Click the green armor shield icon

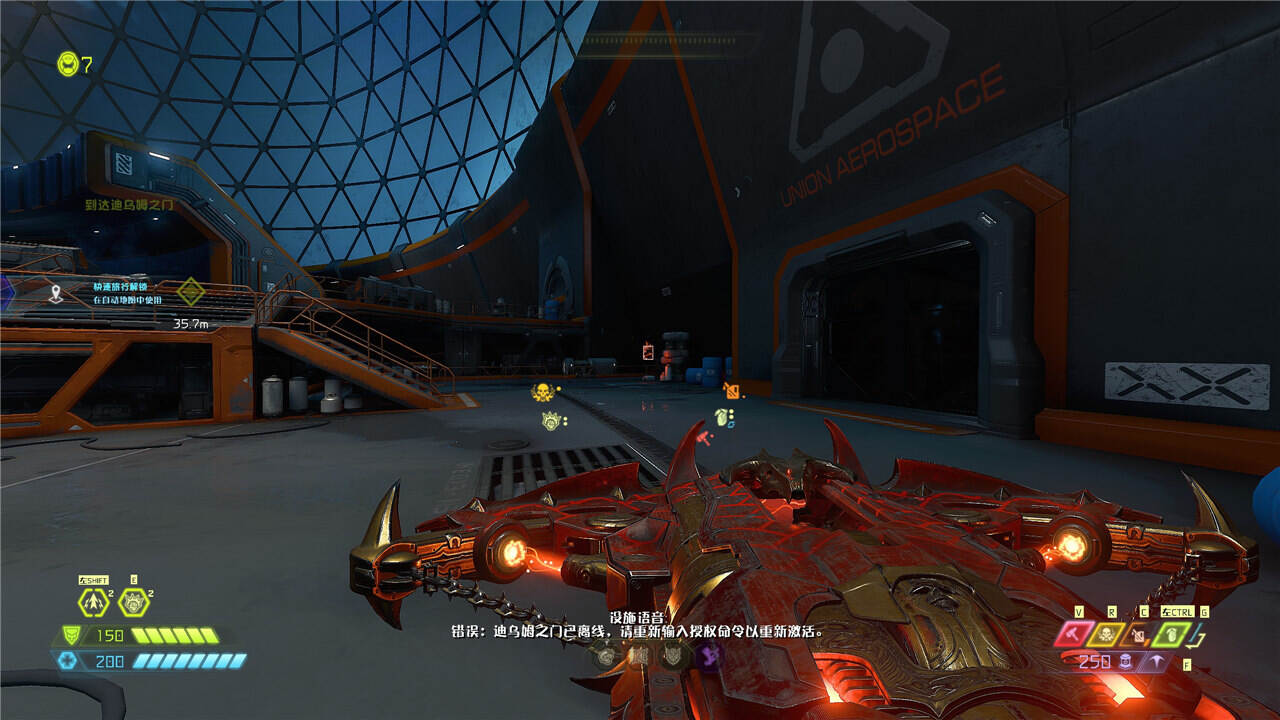70,635
